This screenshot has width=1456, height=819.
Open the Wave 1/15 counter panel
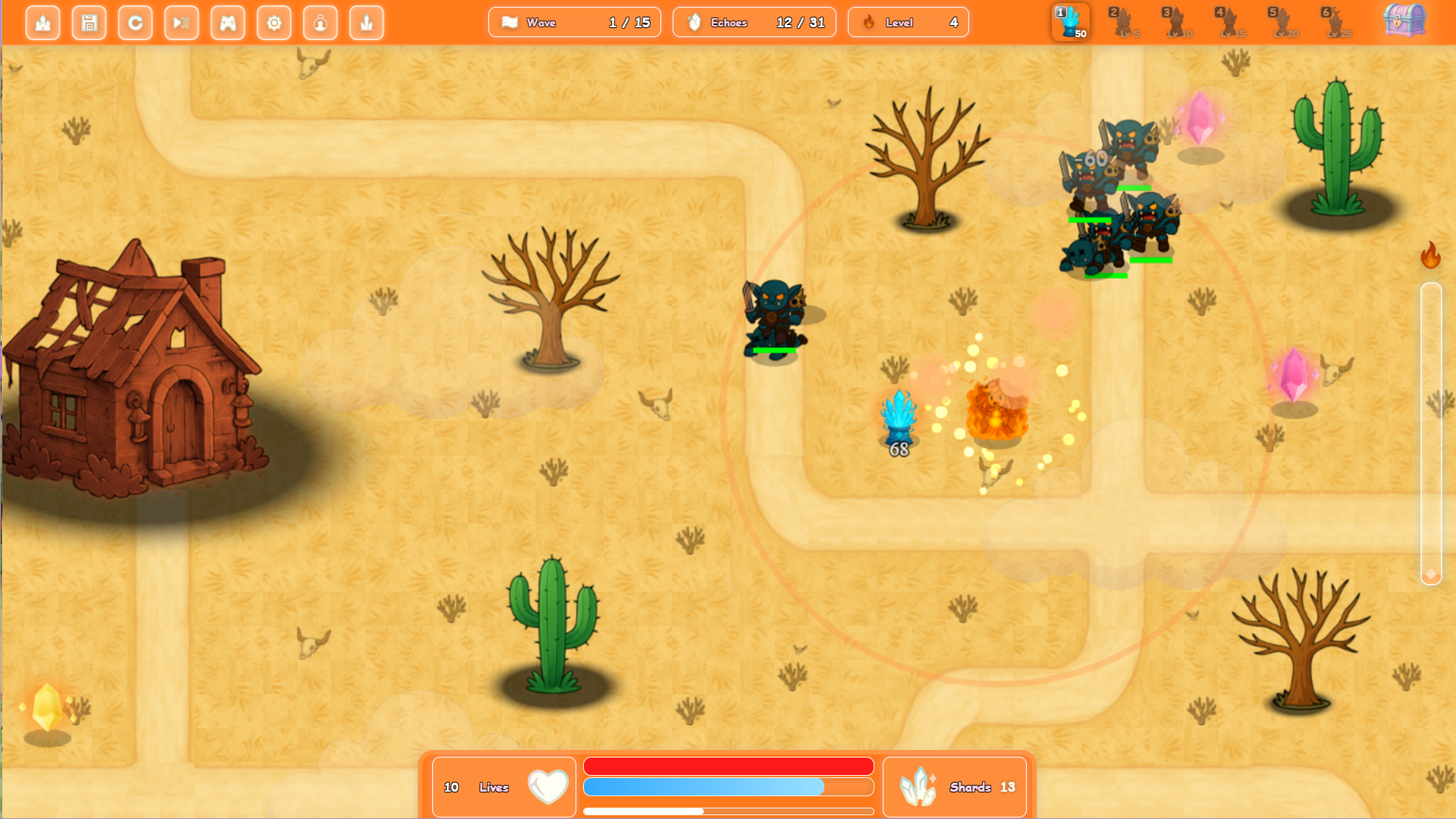click(x=574, y=22)
